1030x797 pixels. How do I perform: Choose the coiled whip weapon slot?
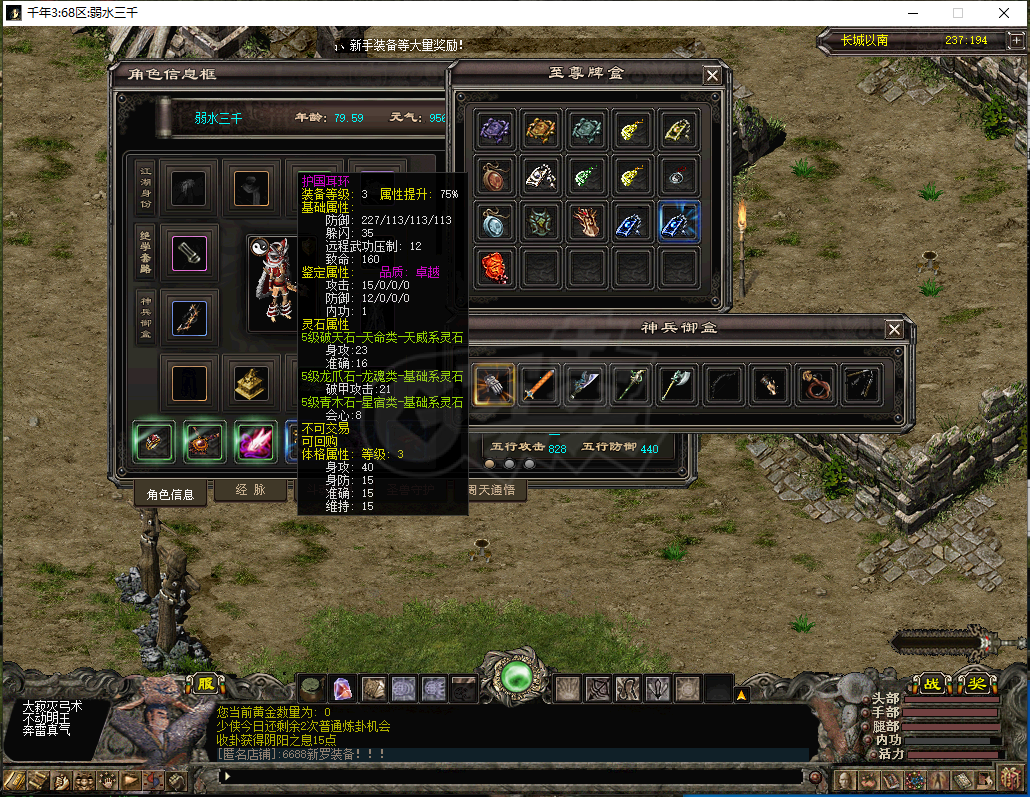pos(814,384)
